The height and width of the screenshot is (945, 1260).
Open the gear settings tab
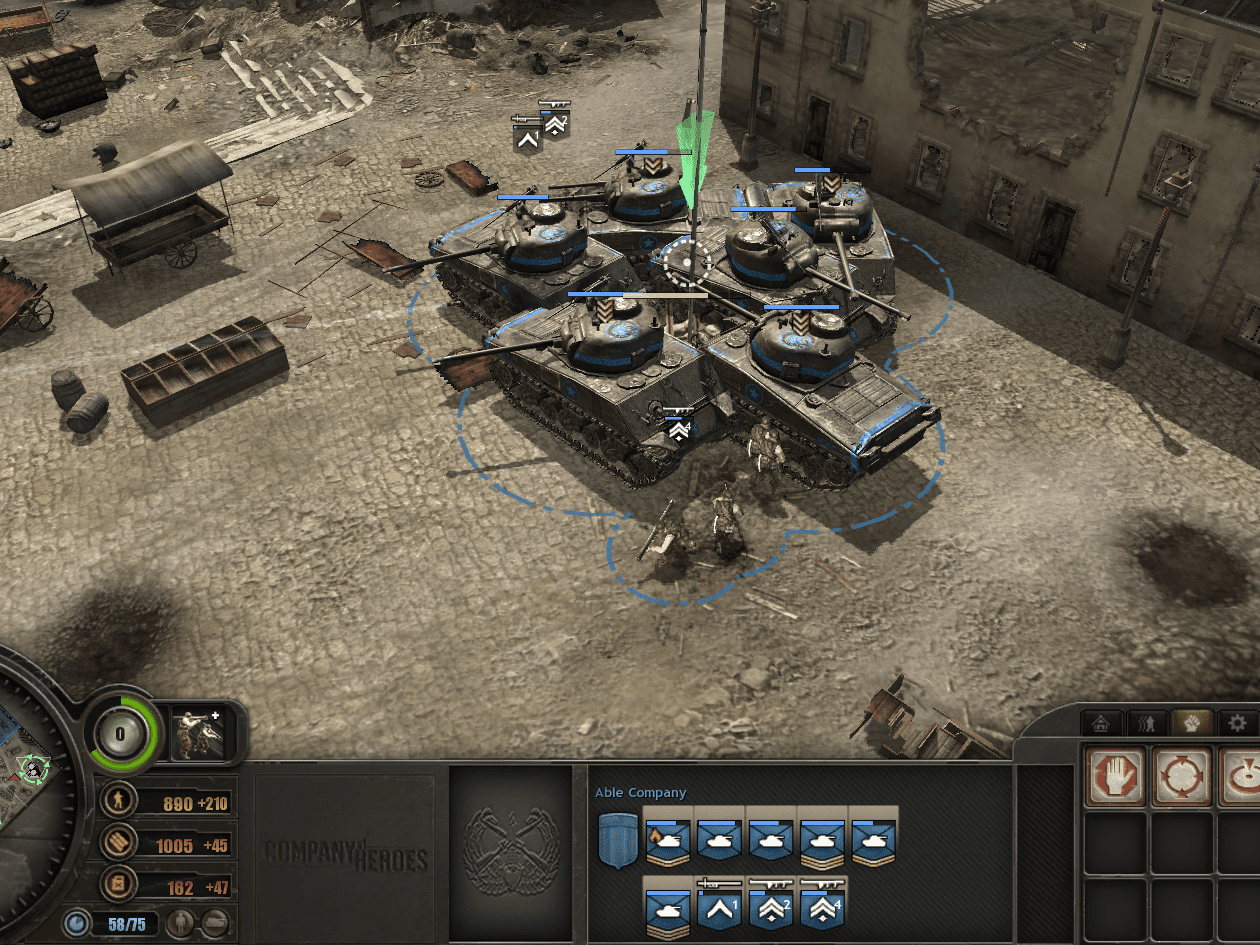[x=1238, y=722]
